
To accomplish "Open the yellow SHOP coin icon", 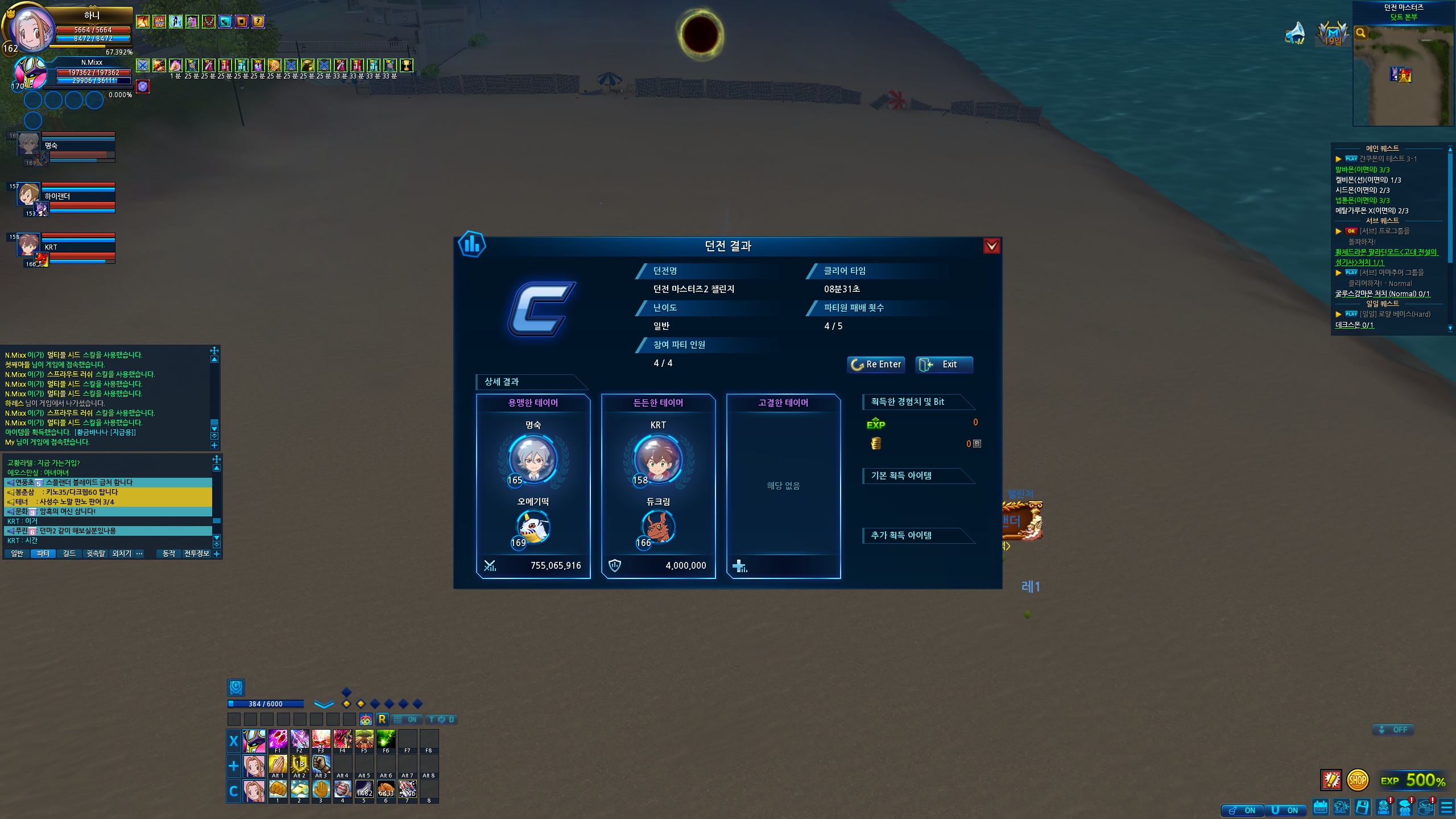I will 1357,780.
